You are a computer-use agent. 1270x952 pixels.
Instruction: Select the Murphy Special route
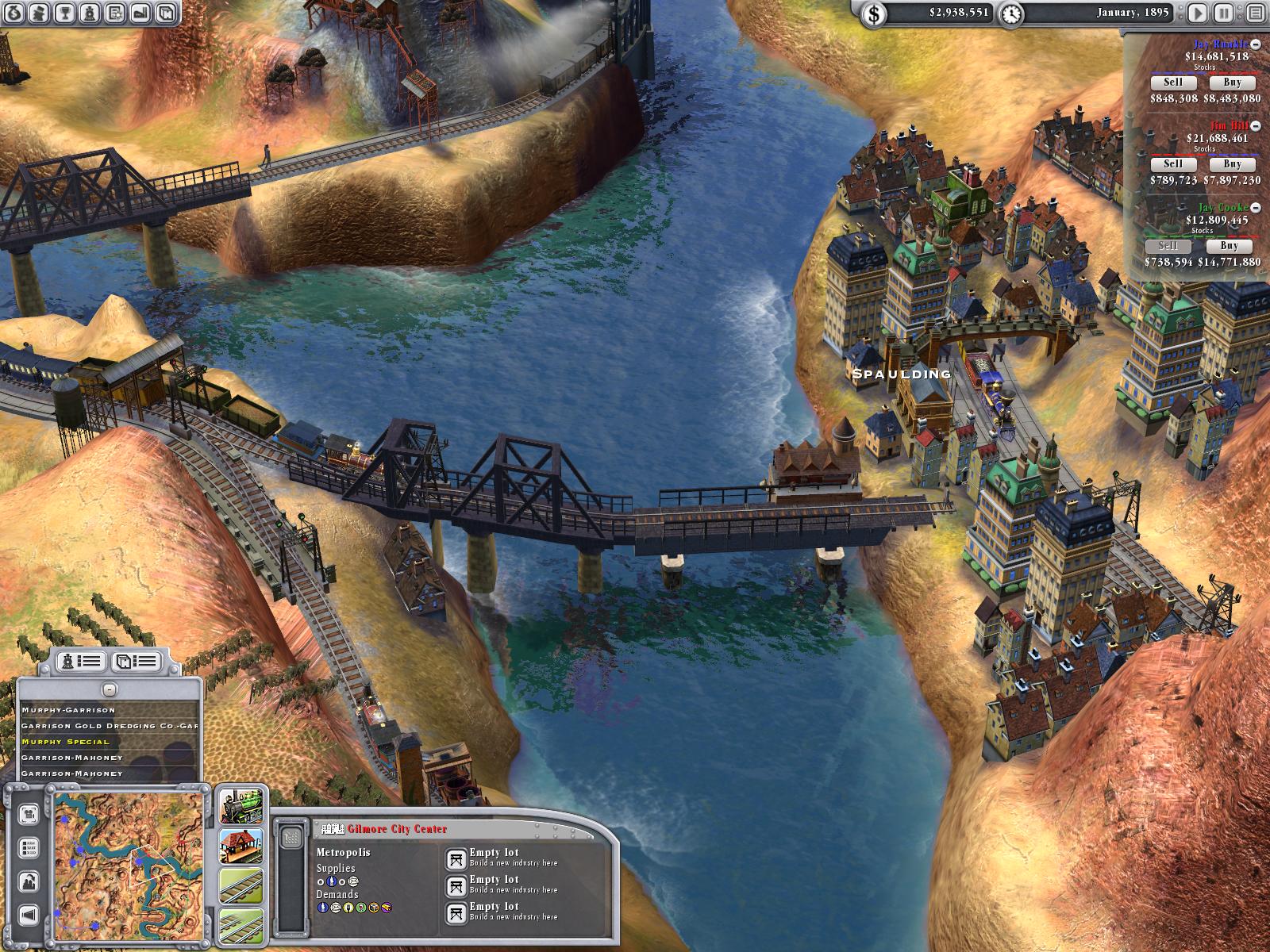point(66,742)
